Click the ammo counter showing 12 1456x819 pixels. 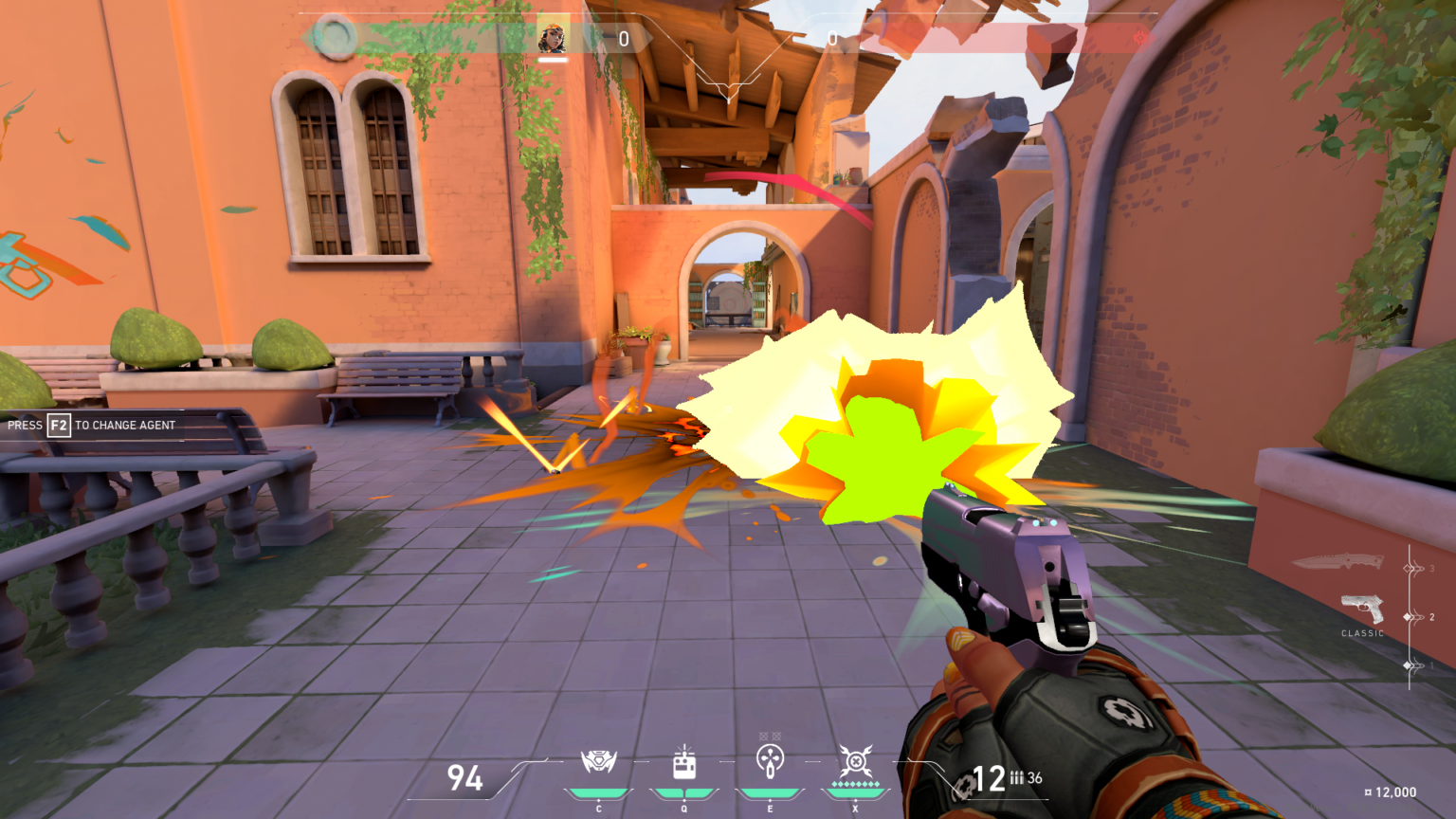[987, 777]
